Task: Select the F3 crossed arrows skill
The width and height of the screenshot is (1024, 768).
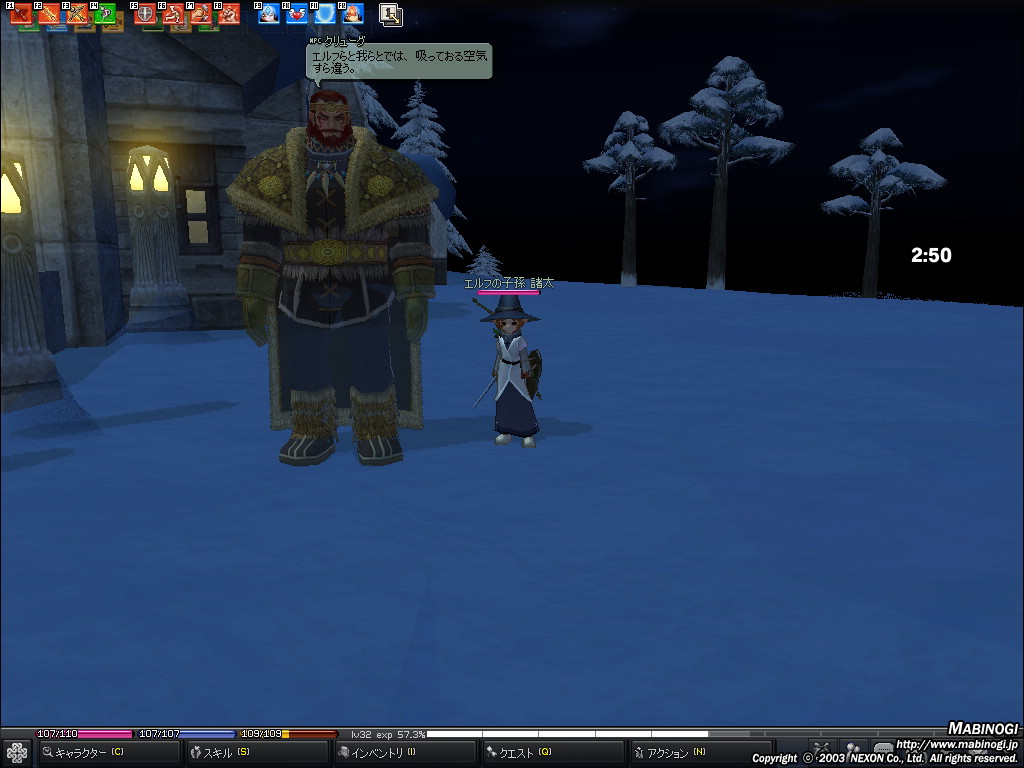Action: [77, 15]
